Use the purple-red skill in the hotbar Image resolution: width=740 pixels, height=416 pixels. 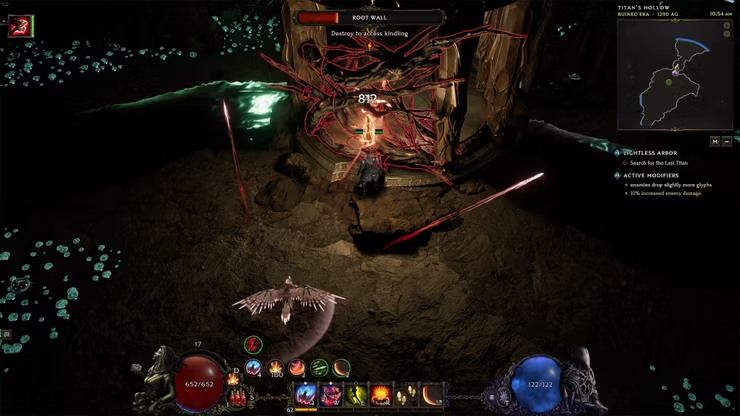coord(331,394)
